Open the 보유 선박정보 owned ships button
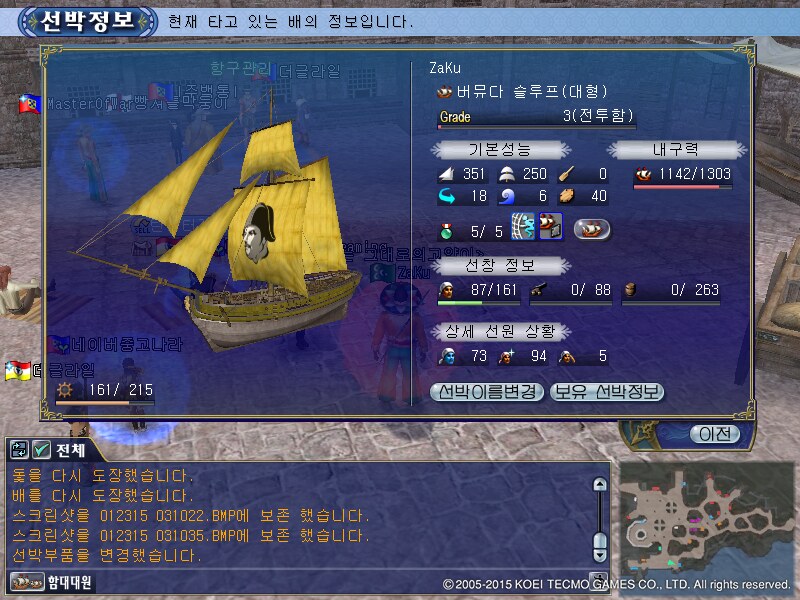 [x=607, y=391]
